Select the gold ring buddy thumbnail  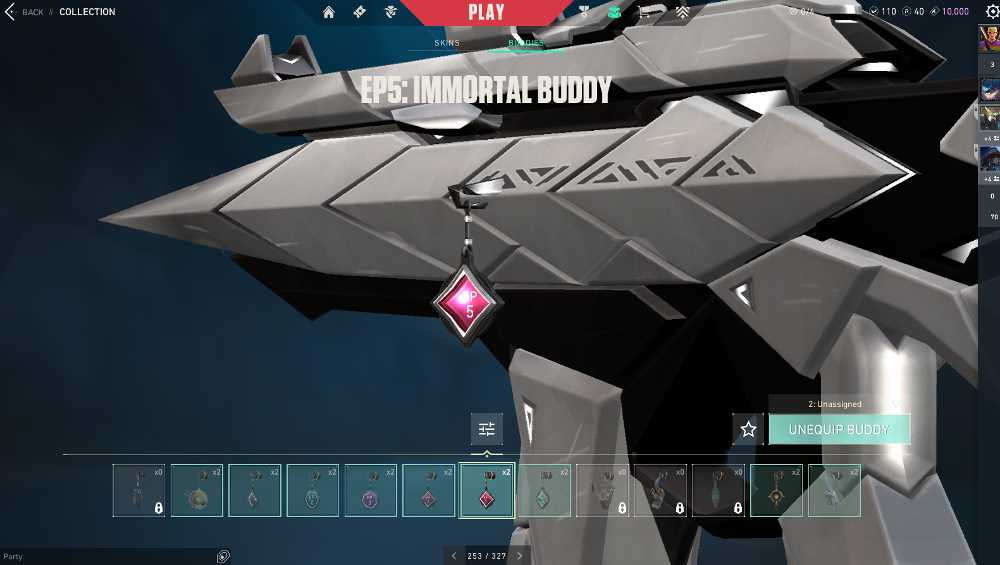(777, 490)
